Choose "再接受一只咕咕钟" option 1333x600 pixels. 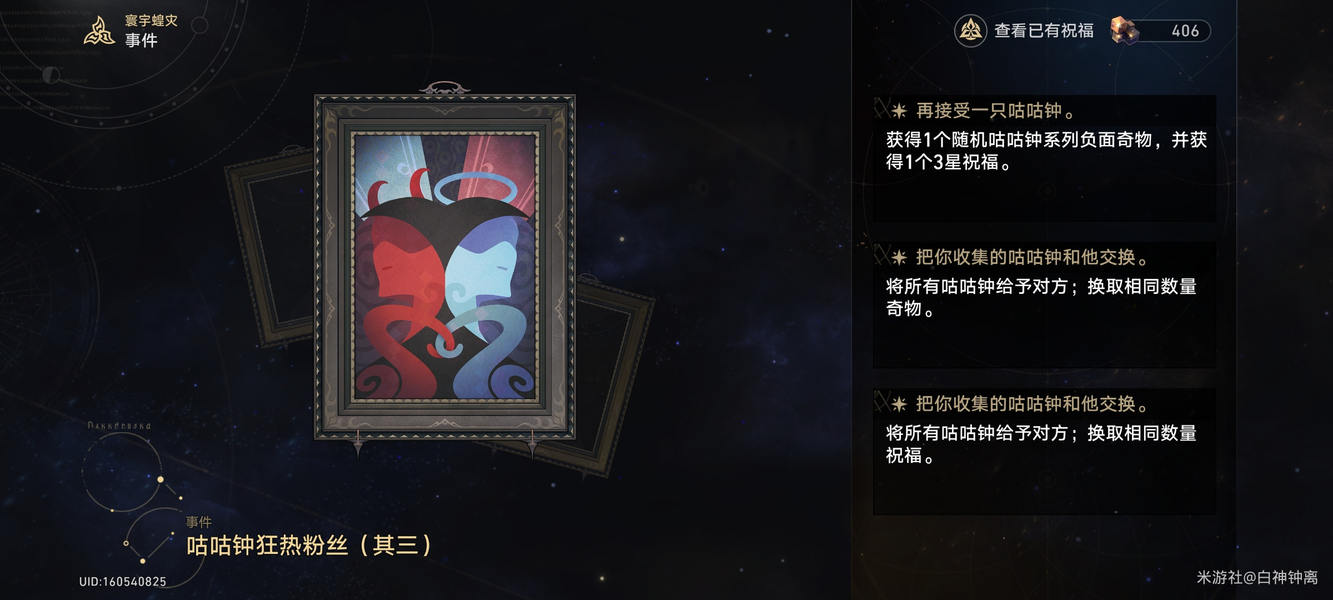coord(1044,157)
